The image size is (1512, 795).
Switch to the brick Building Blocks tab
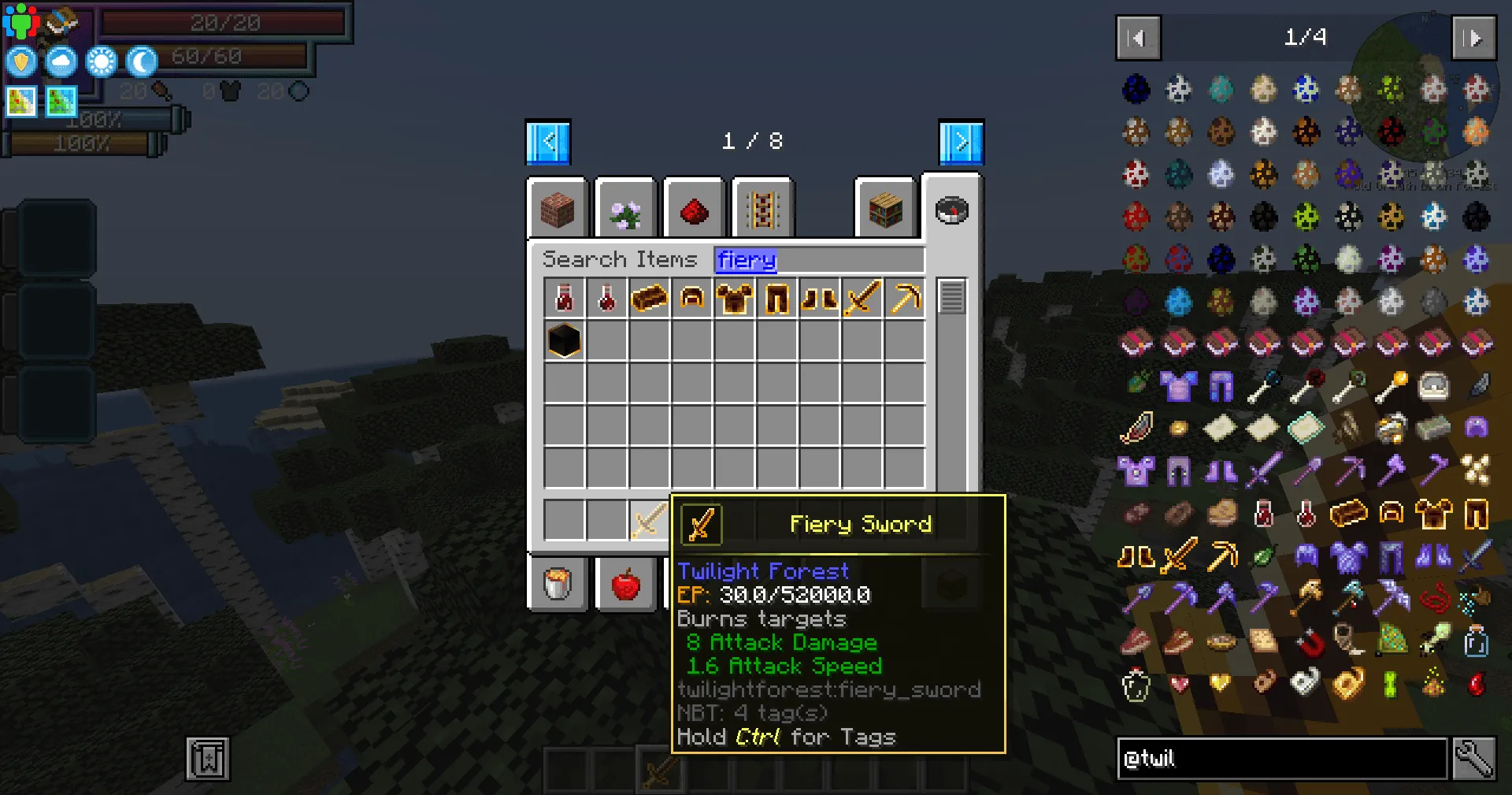[558, 209]
